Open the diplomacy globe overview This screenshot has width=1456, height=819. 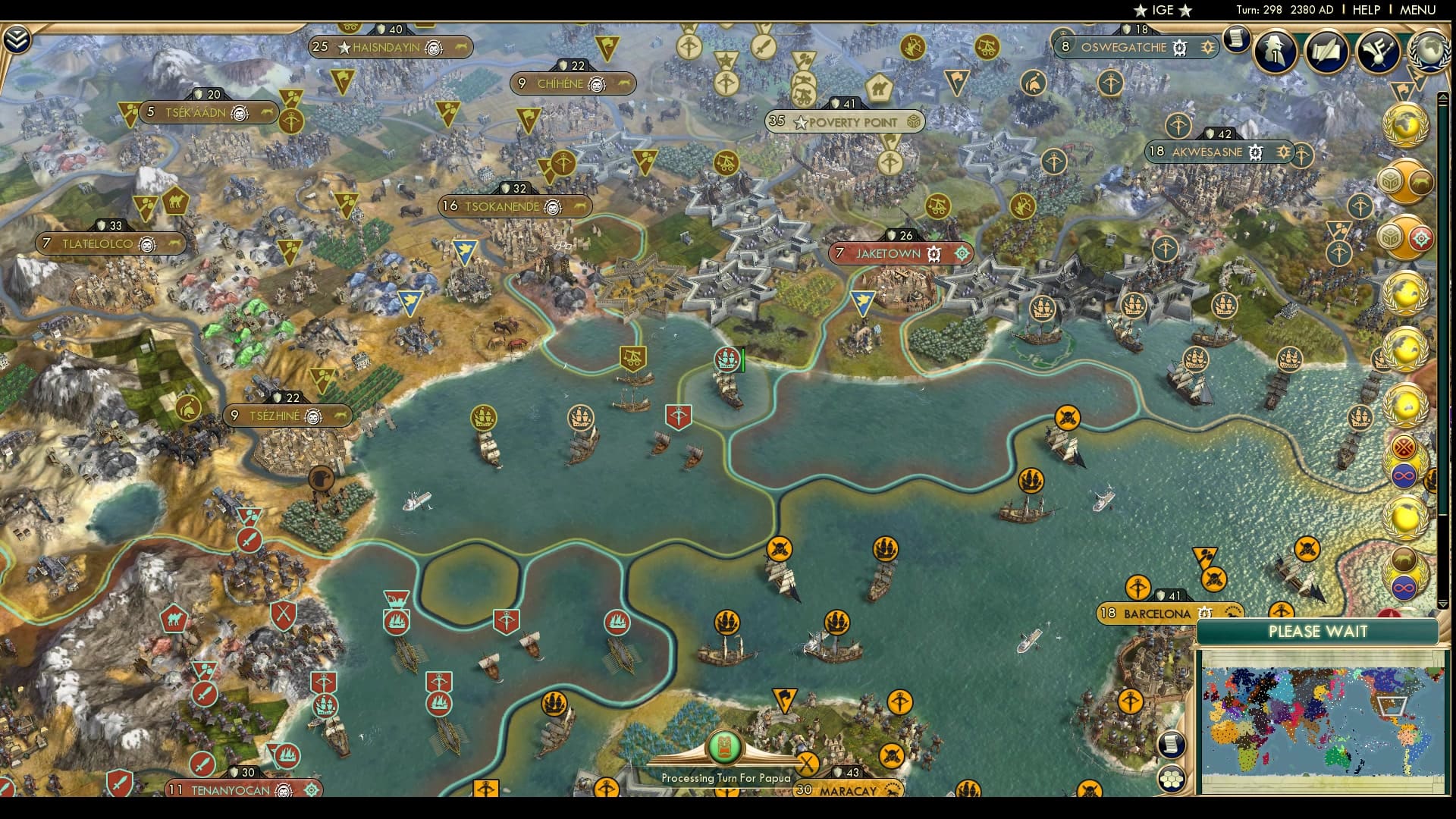(1429, 51)
